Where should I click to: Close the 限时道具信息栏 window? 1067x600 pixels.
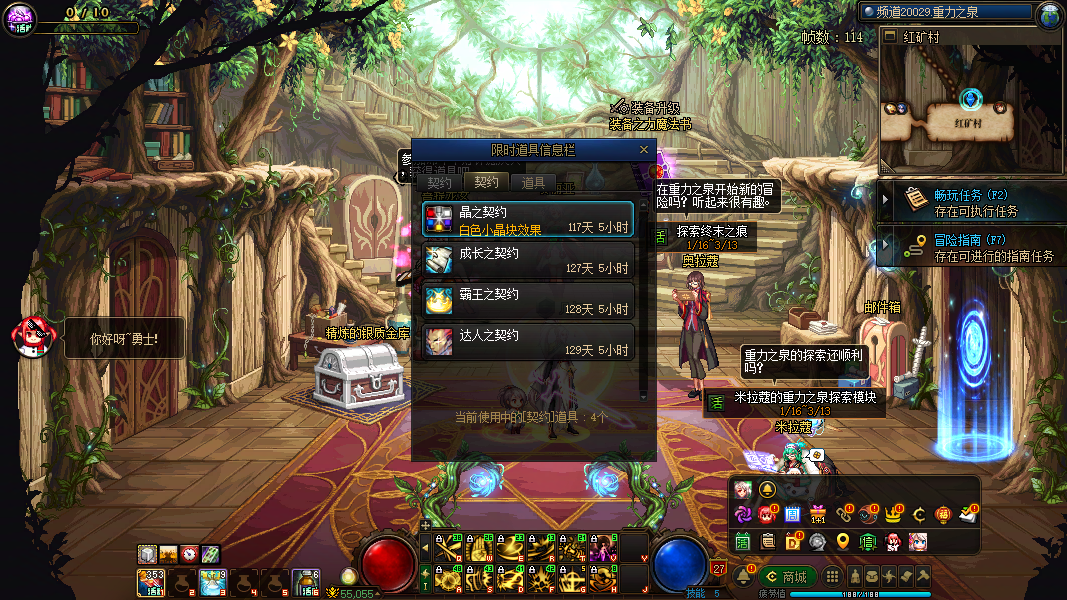(644, 150)
